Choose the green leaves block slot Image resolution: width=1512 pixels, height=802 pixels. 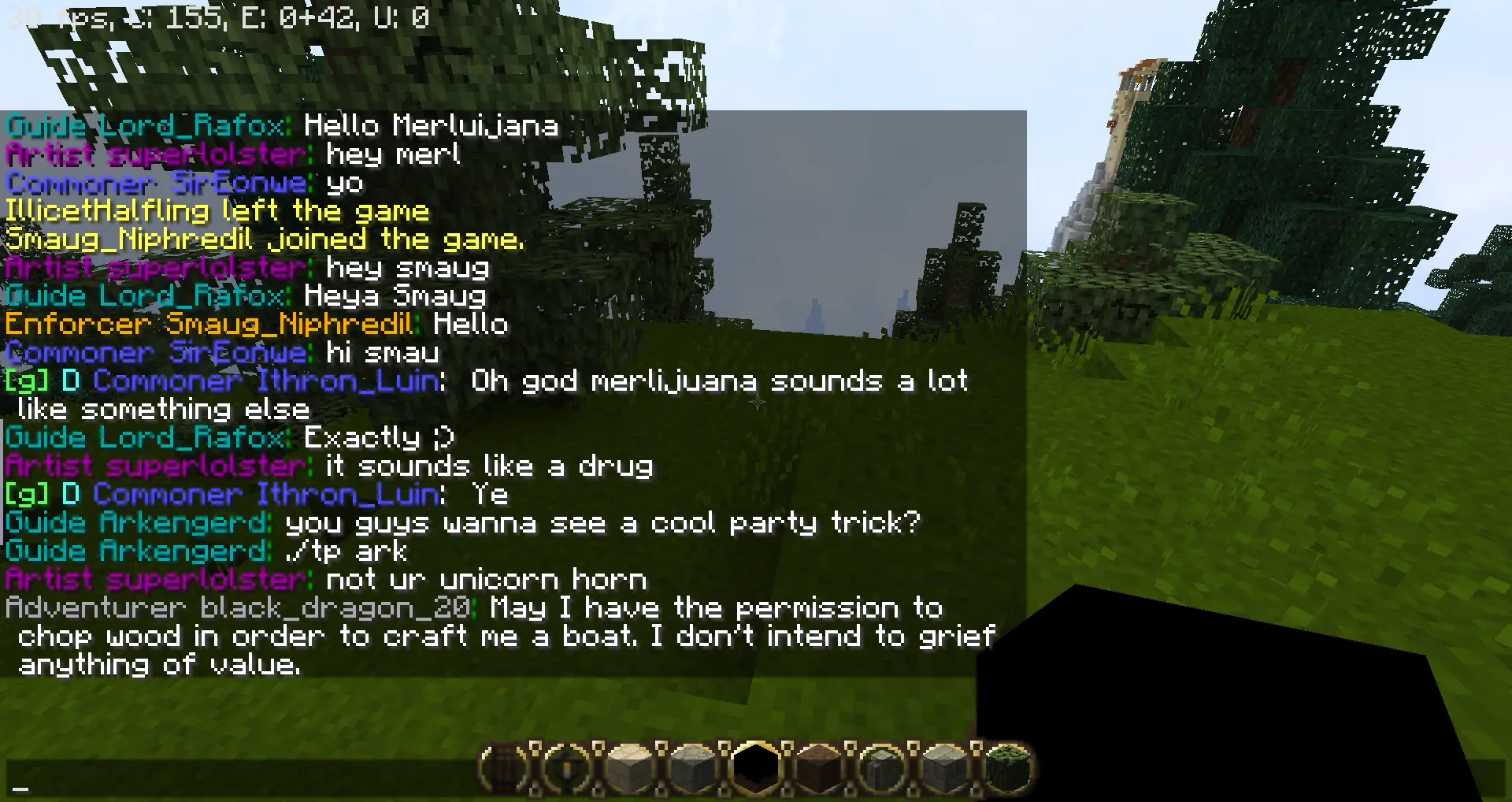point(1007,767)
